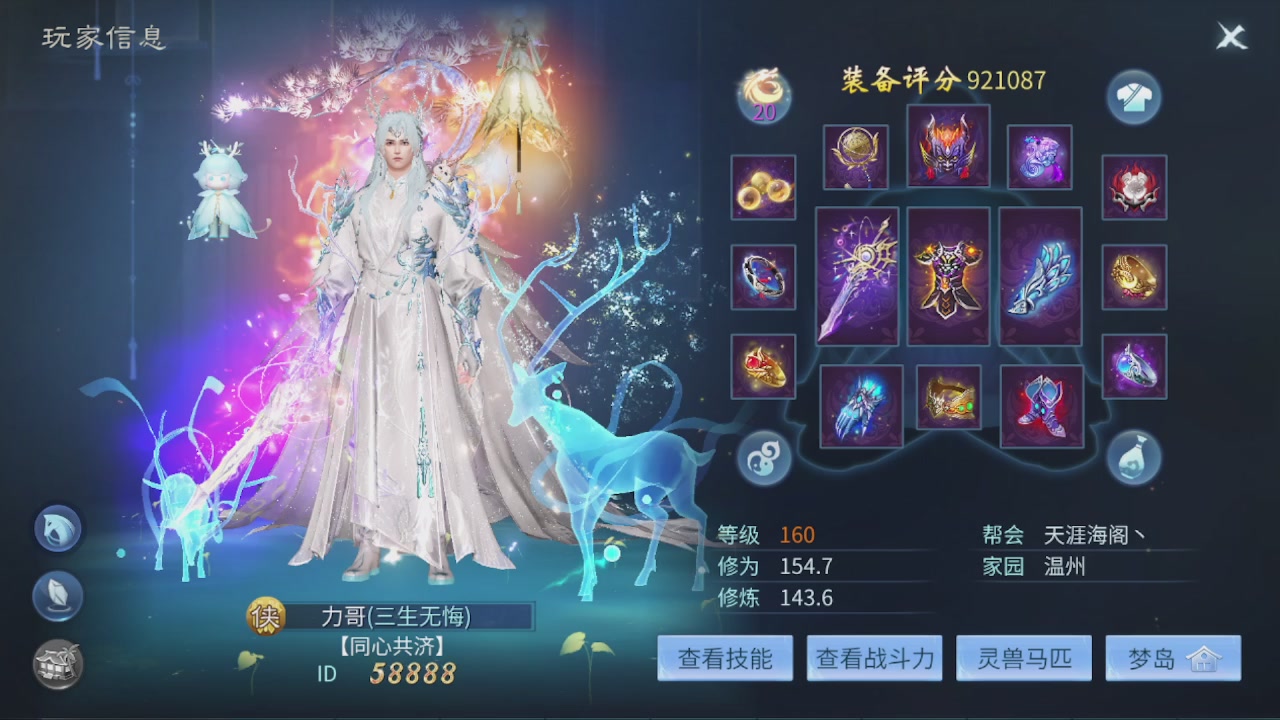Switch to fashion outfit shirt icon
This screenshot has width=1280, height=720.
tap(1134, 97)
